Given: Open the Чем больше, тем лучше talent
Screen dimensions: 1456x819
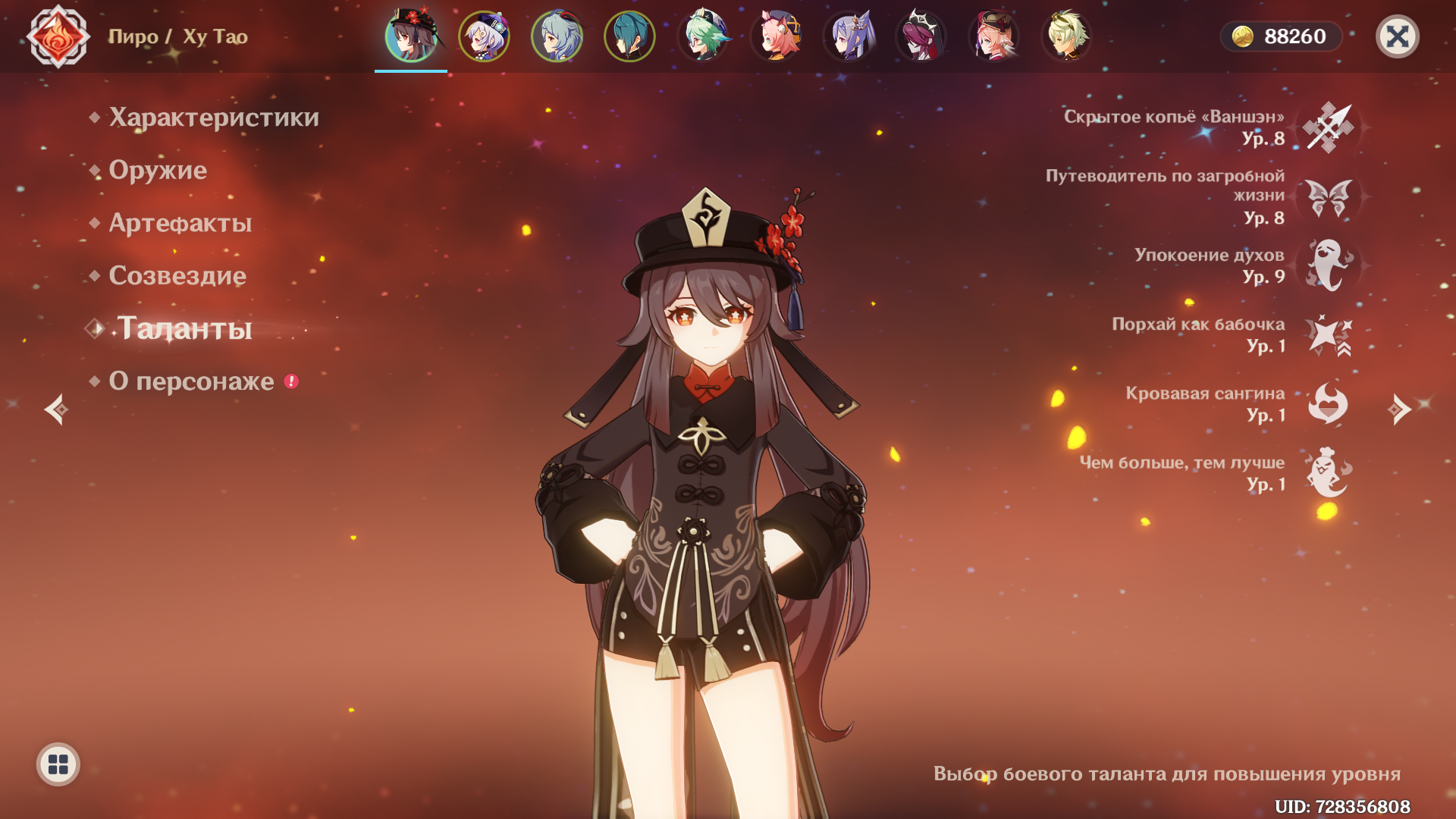Looking at the screenshot, I should 1328,472.
